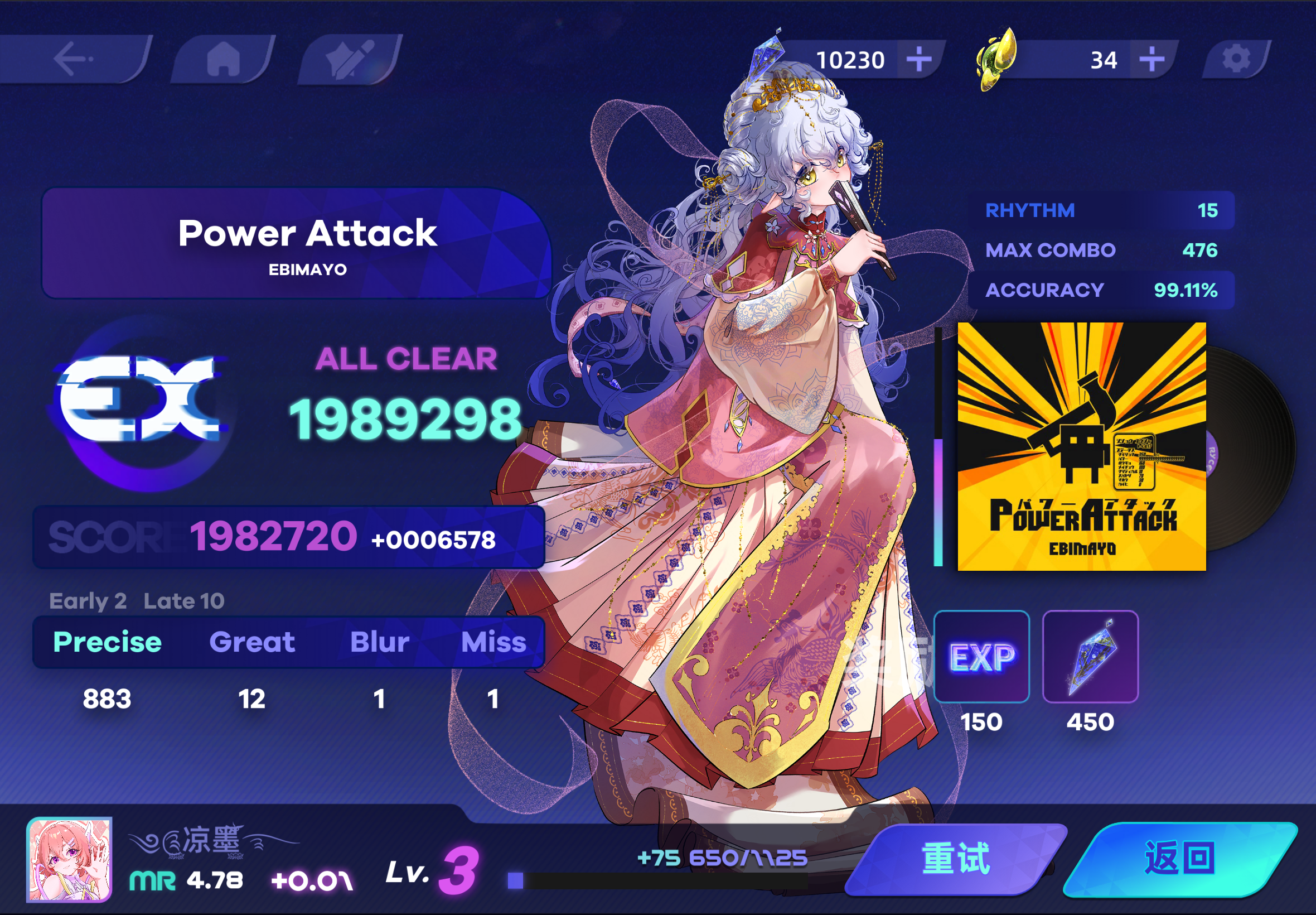Viewport: 1316px width, 915px height.
Task: Click the gold leaf currency icon
Action: coord(997,57)
